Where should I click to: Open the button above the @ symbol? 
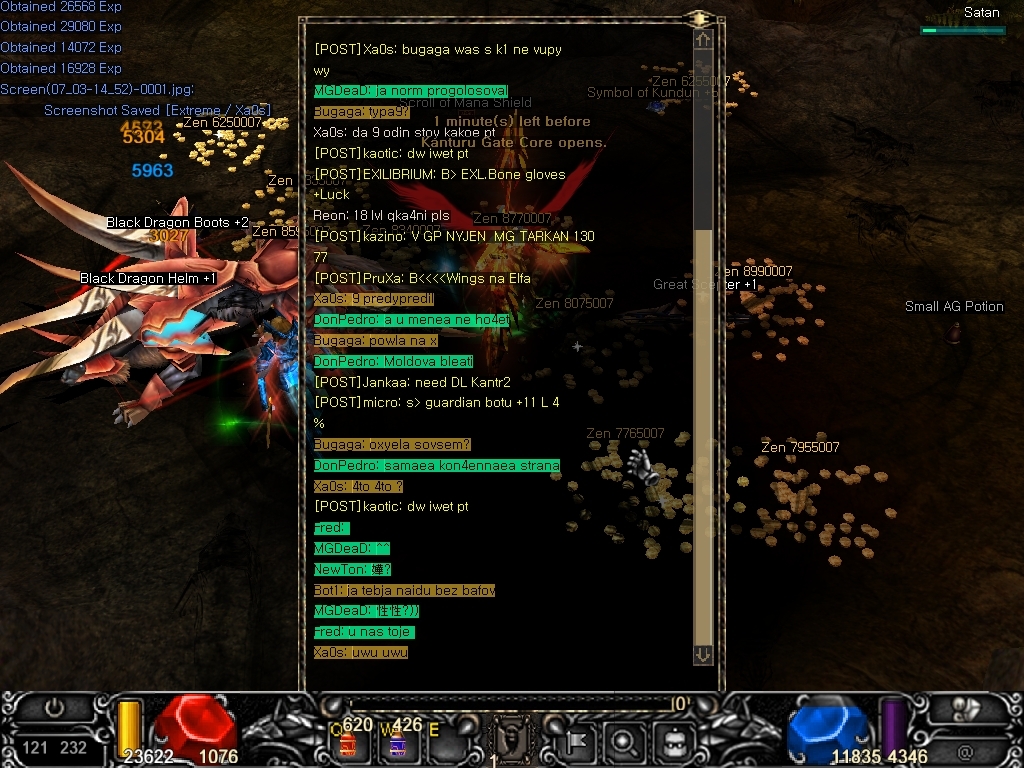[x=966, y=708]
